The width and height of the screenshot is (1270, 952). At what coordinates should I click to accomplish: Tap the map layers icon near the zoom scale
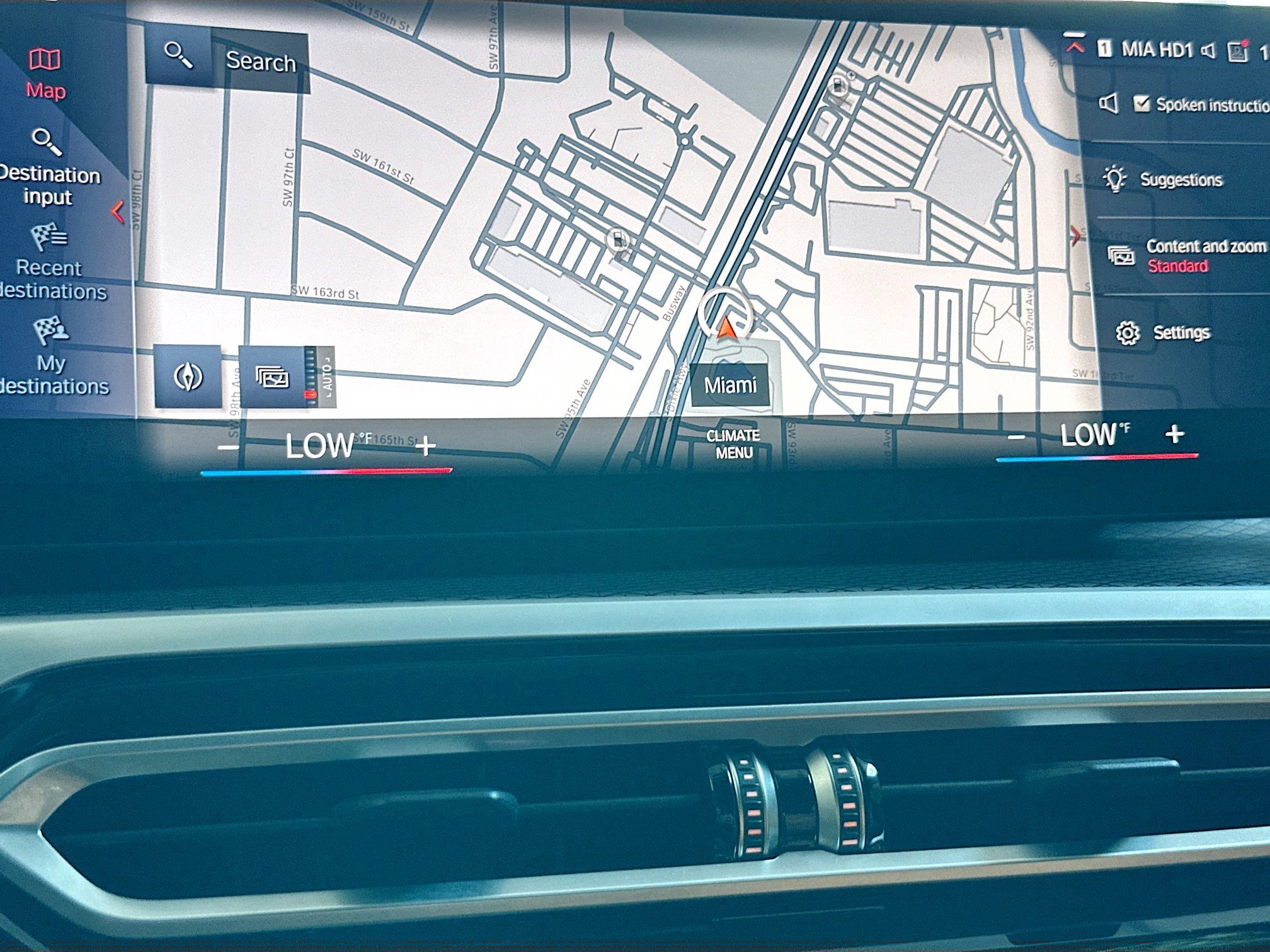pos(271,376)
